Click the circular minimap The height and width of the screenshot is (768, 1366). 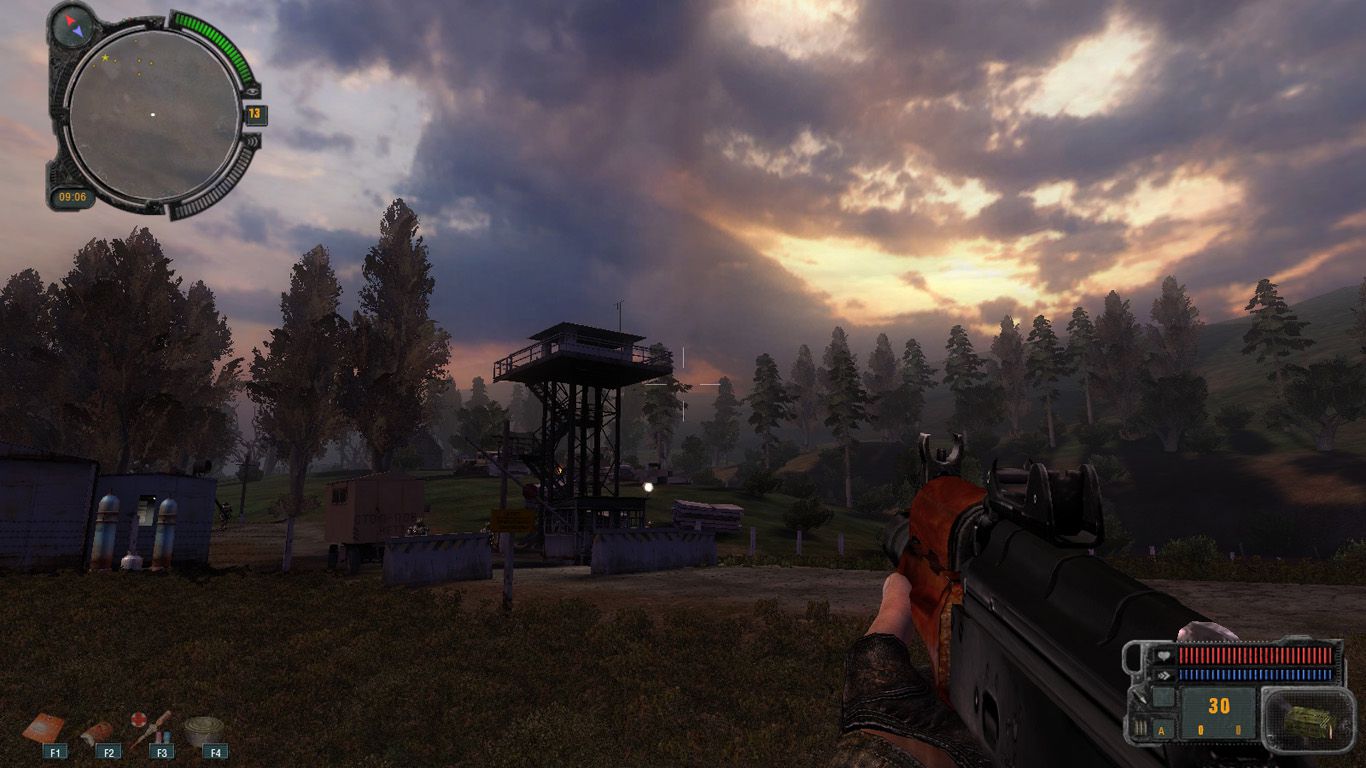(153, 114)
